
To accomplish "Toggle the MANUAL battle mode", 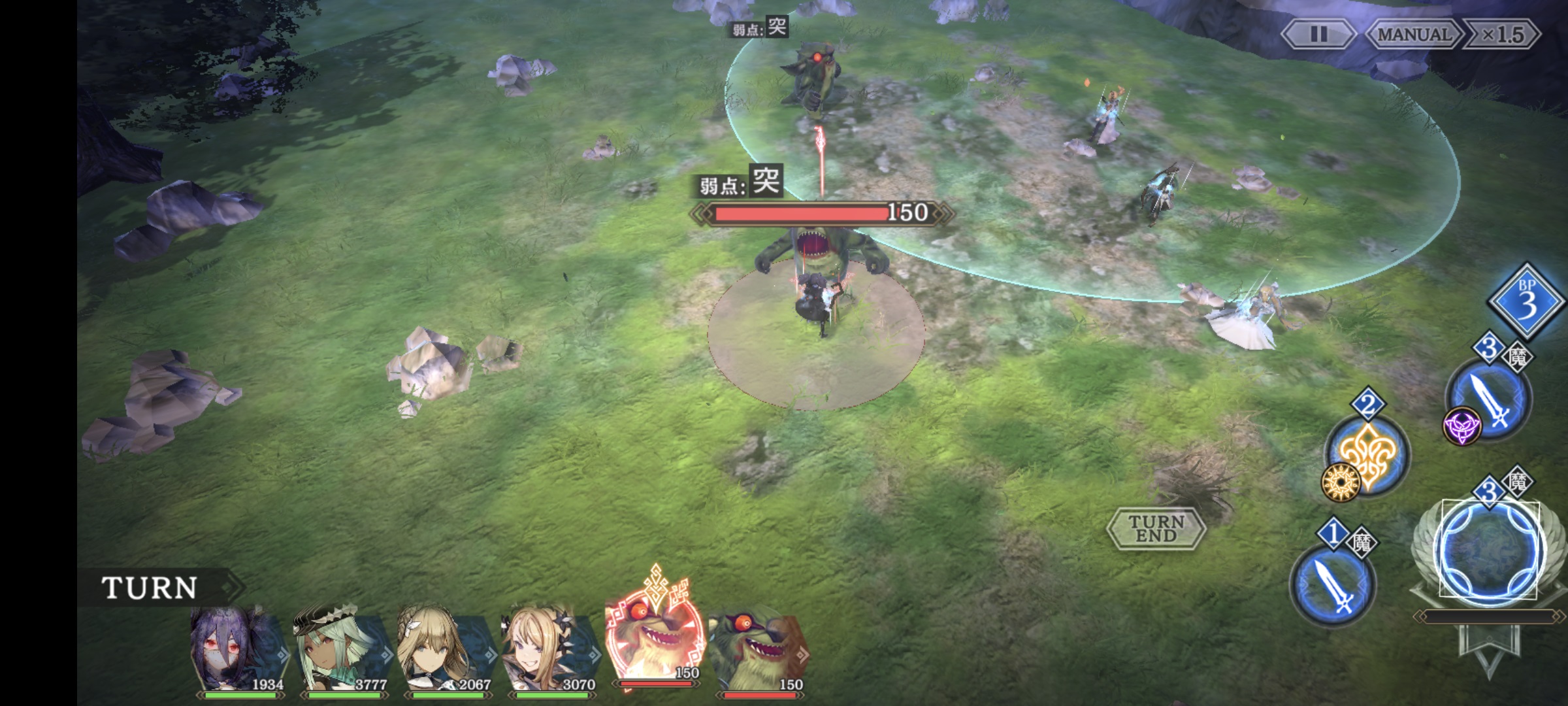I will 1414,35.
